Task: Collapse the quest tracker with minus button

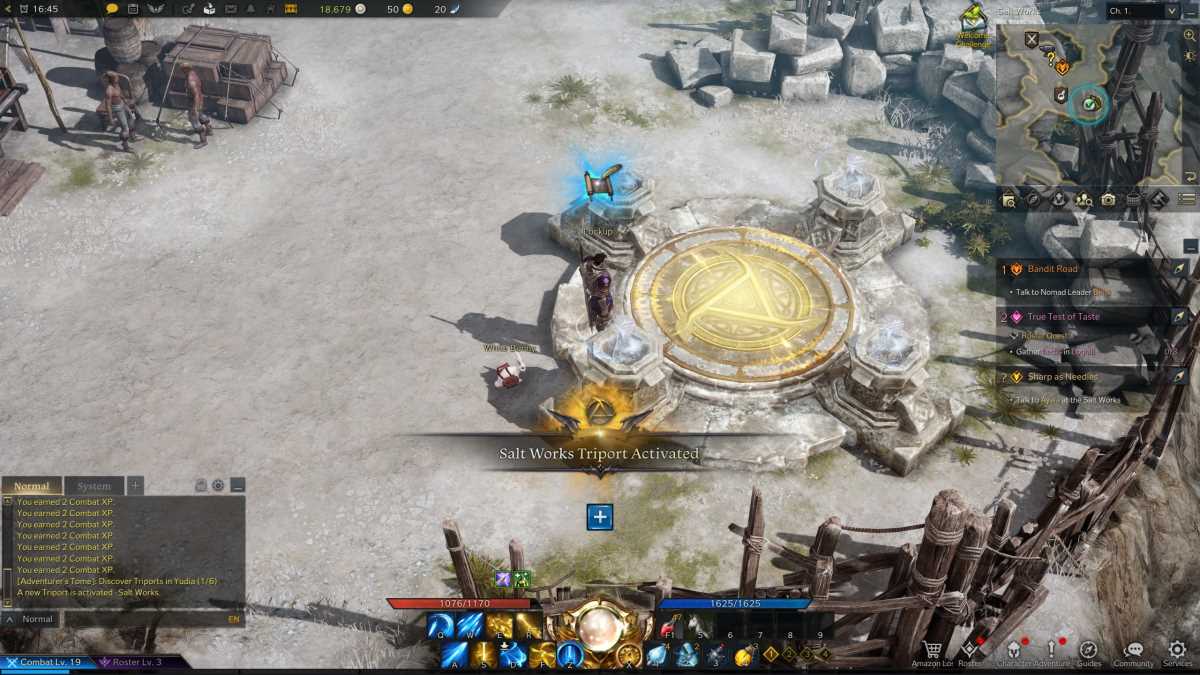Action: pyautogui.click(x=1189, y=246)
